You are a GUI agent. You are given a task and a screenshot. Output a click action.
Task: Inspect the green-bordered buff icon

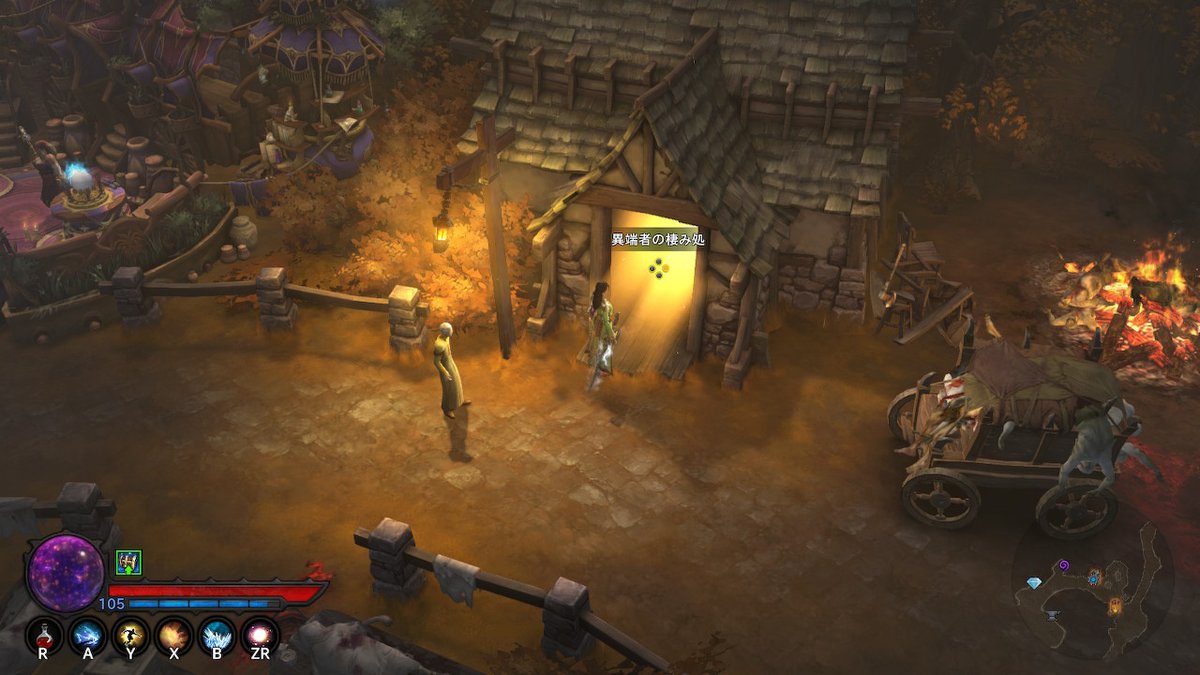coord(128,562)
